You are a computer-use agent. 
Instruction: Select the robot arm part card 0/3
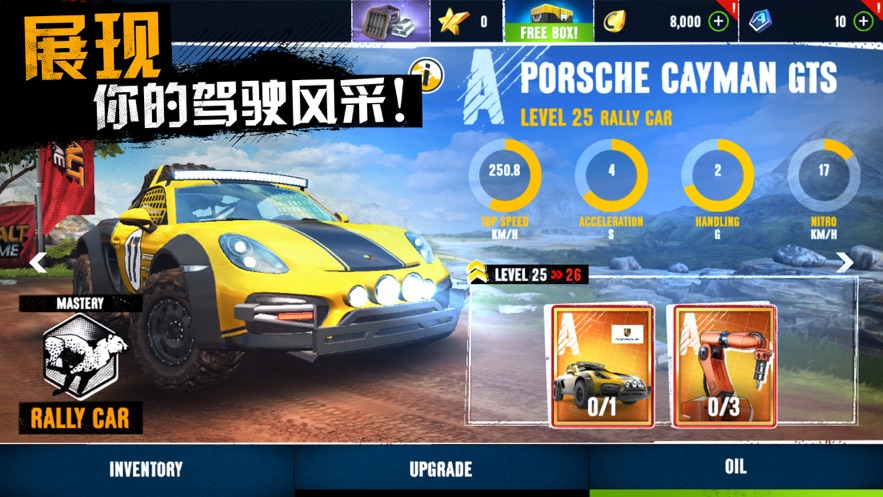(x=722, y=366)
